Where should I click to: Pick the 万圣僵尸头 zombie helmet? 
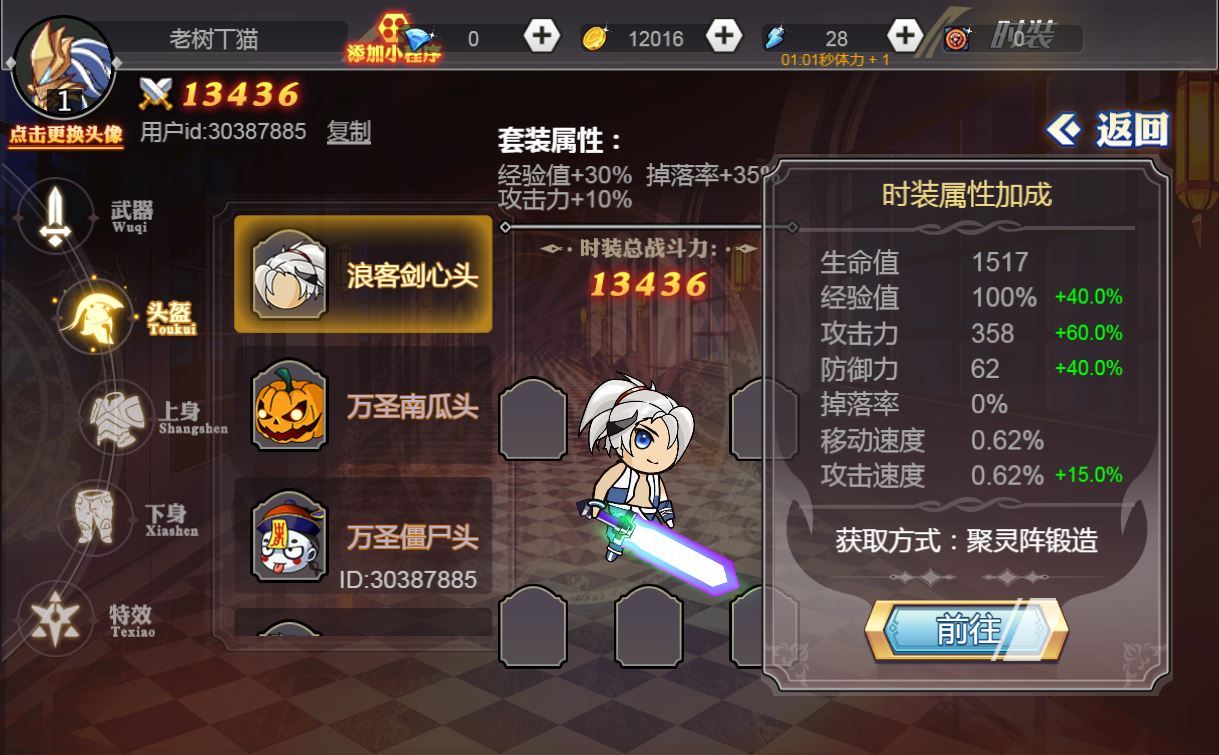[x=363, y=537]
